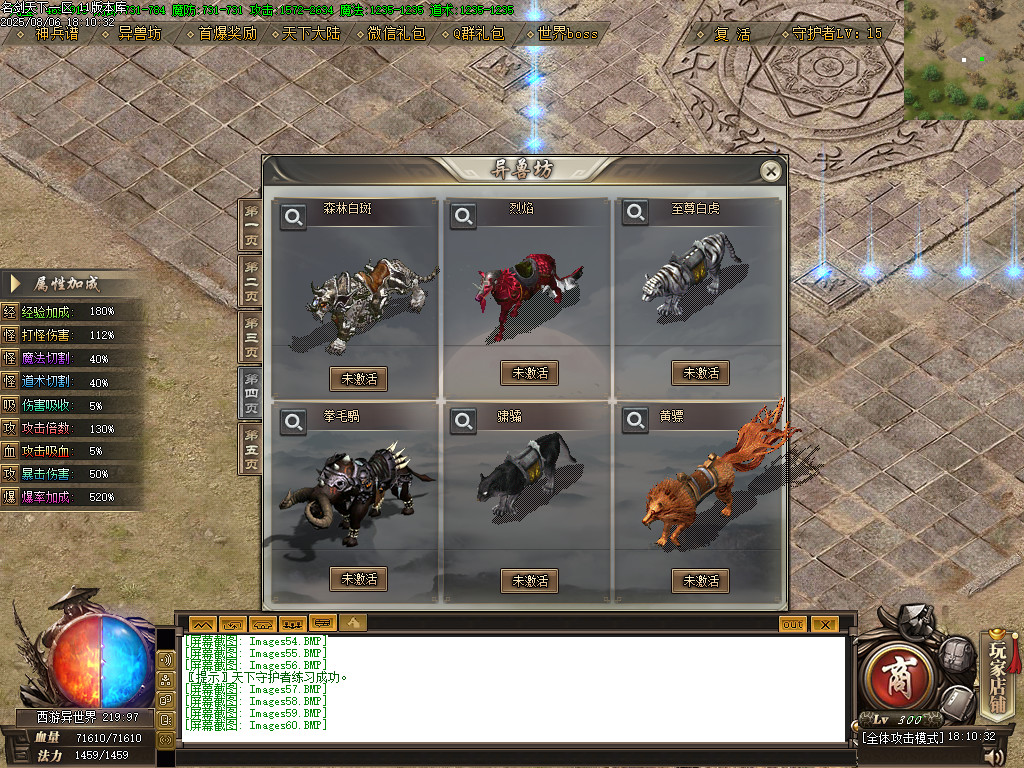Click 未激活 under the 黄骠 orange beast
This screenshot has width=1024, height=768.
click(700, 580)
